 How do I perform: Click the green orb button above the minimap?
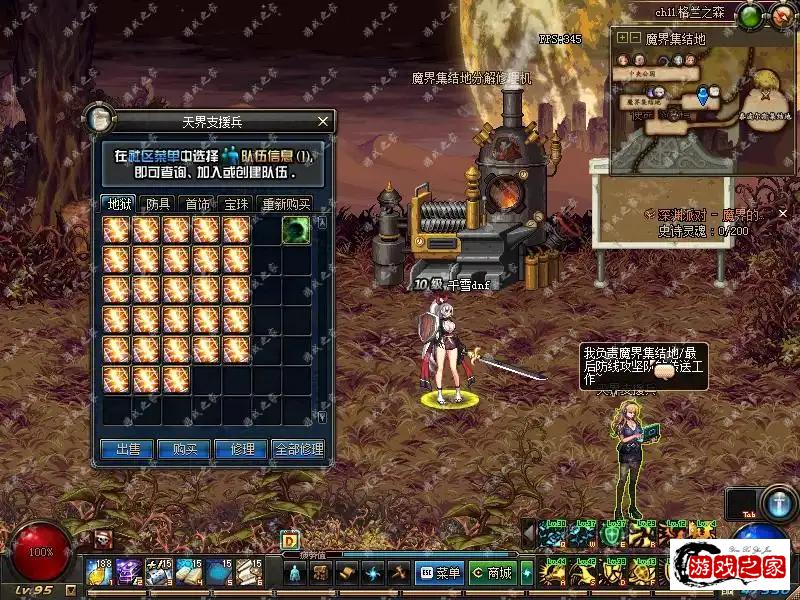click(x=749, y=15)
